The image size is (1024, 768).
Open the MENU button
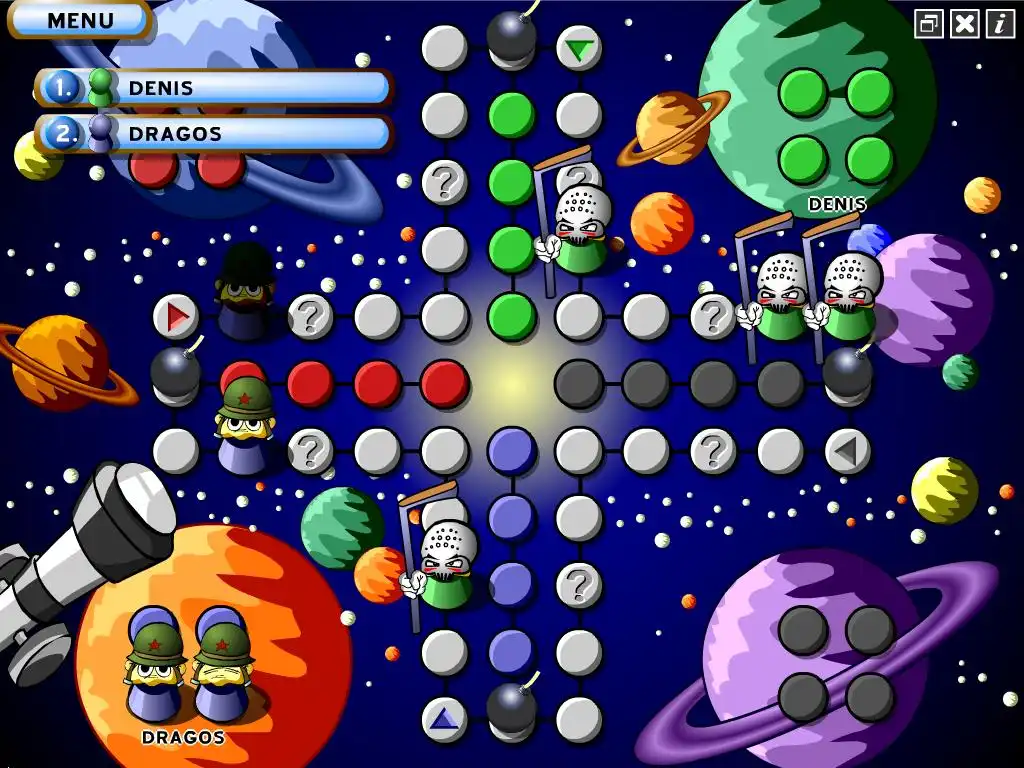(80, 20)
